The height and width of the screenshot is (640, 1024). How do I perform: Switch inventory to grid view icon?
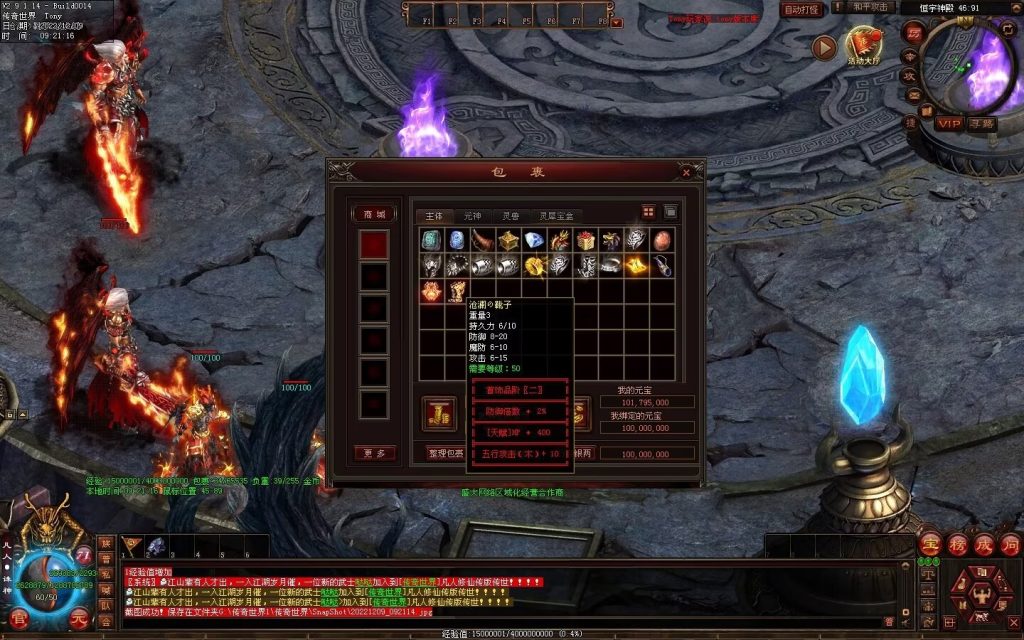point(648,212)
